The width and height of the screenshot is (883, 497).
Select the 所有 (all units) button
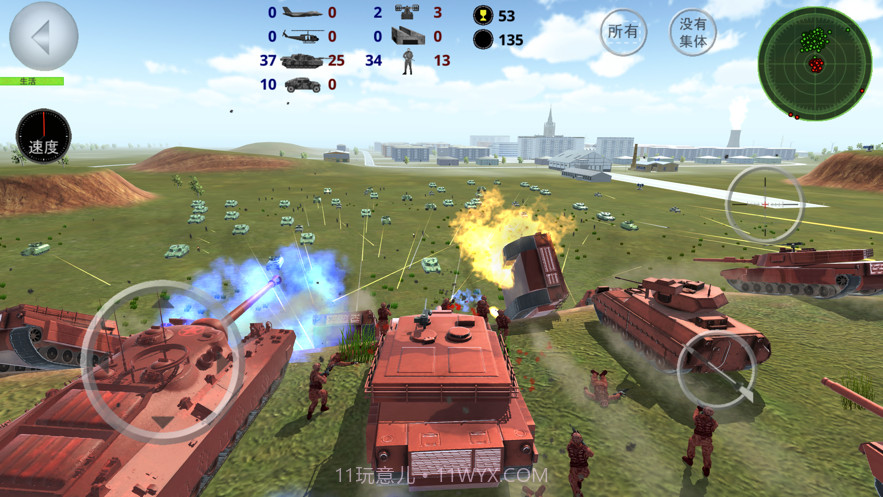coord(623,32)
